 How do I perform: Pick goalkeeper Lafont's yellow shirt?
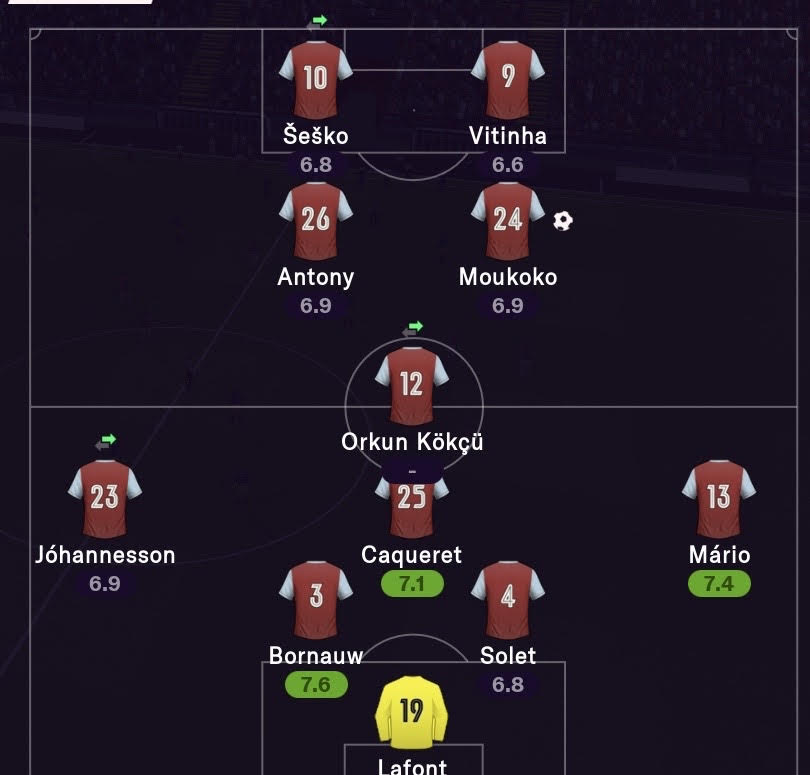click(x=411, y=713)
